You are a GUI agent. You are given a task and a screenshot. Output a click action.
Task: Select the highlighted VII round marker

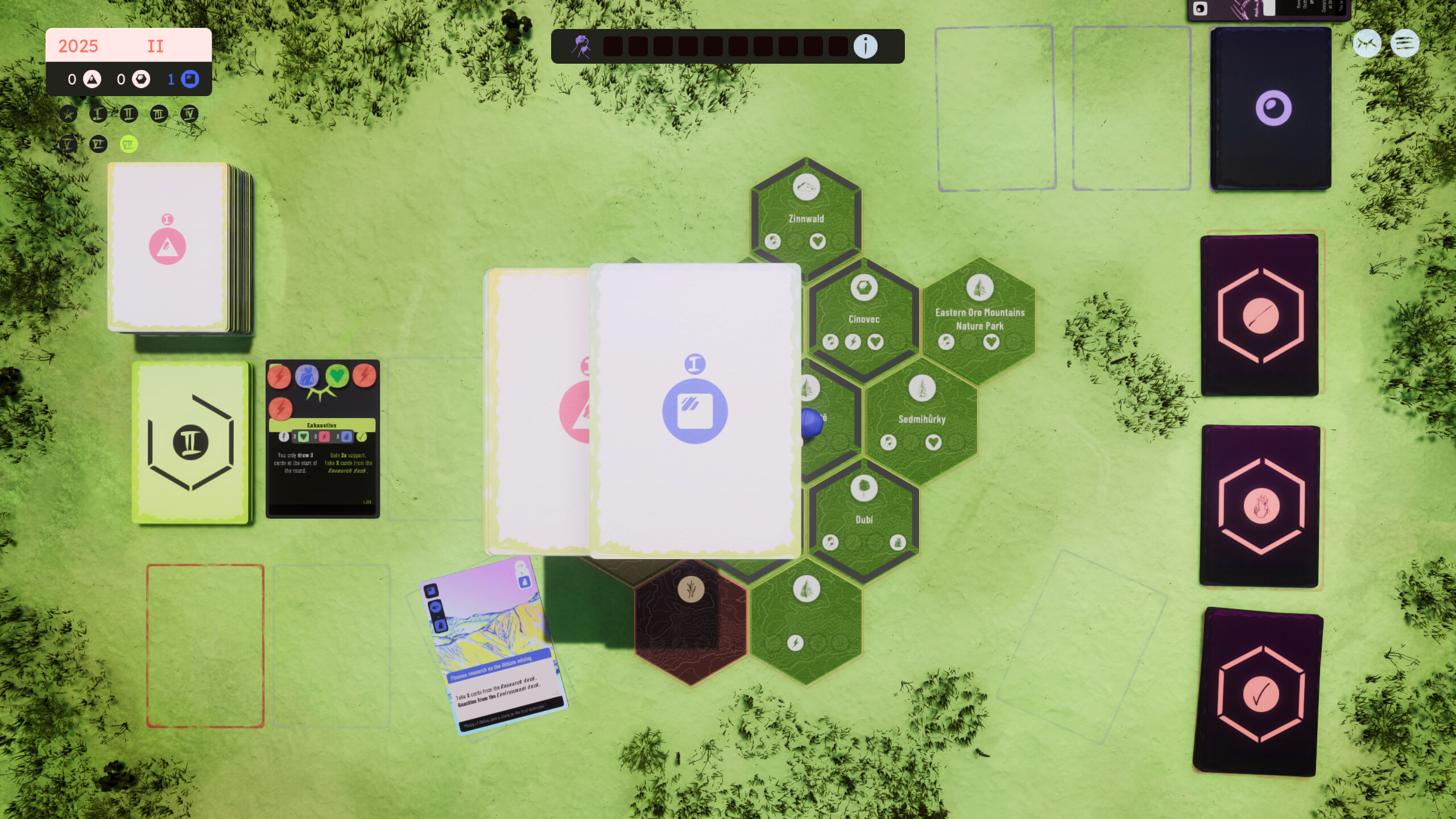click(x=129, y=144)
